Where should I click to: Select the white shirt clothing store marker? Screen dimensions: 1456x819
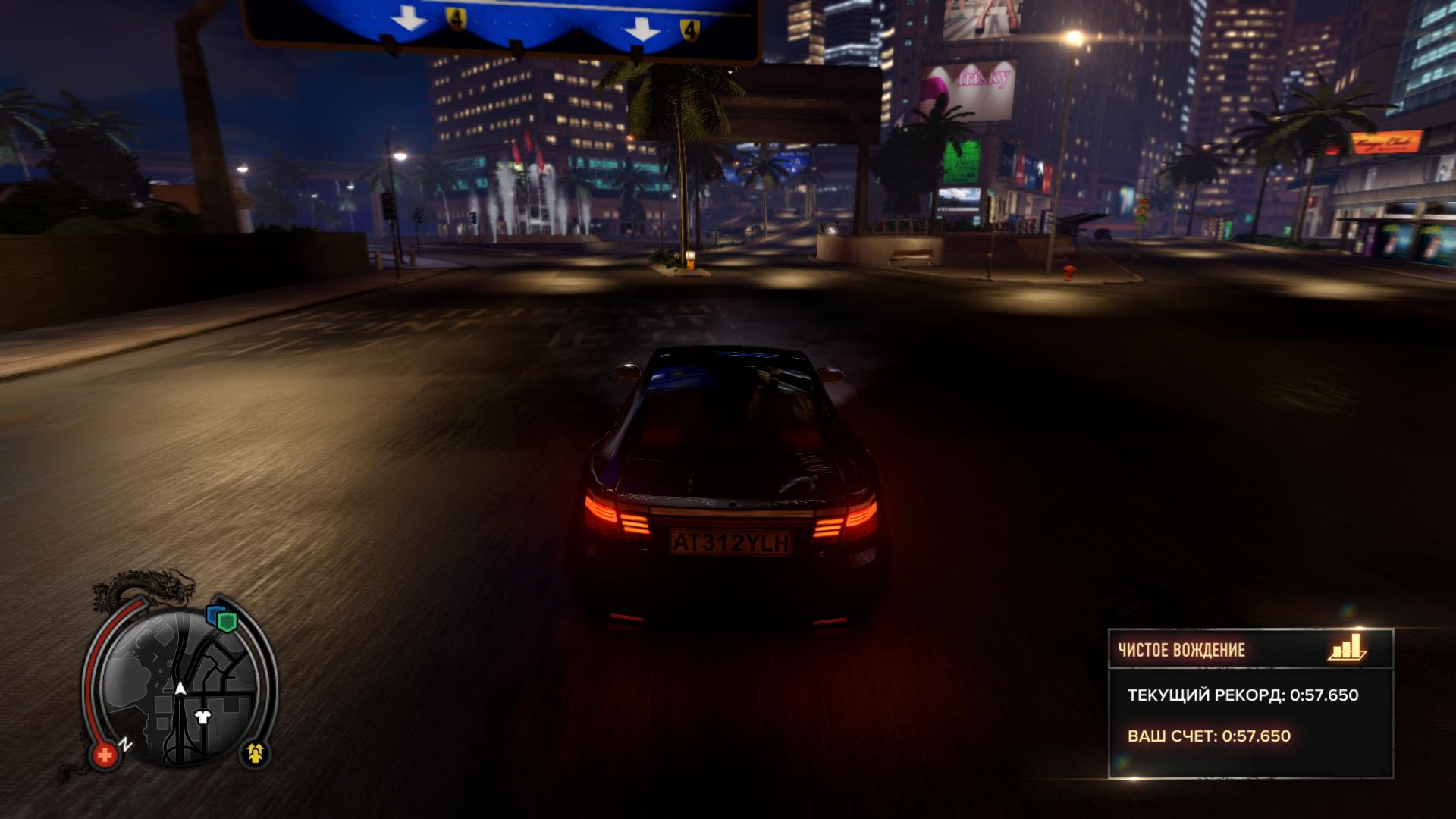(x=202, y=717)
